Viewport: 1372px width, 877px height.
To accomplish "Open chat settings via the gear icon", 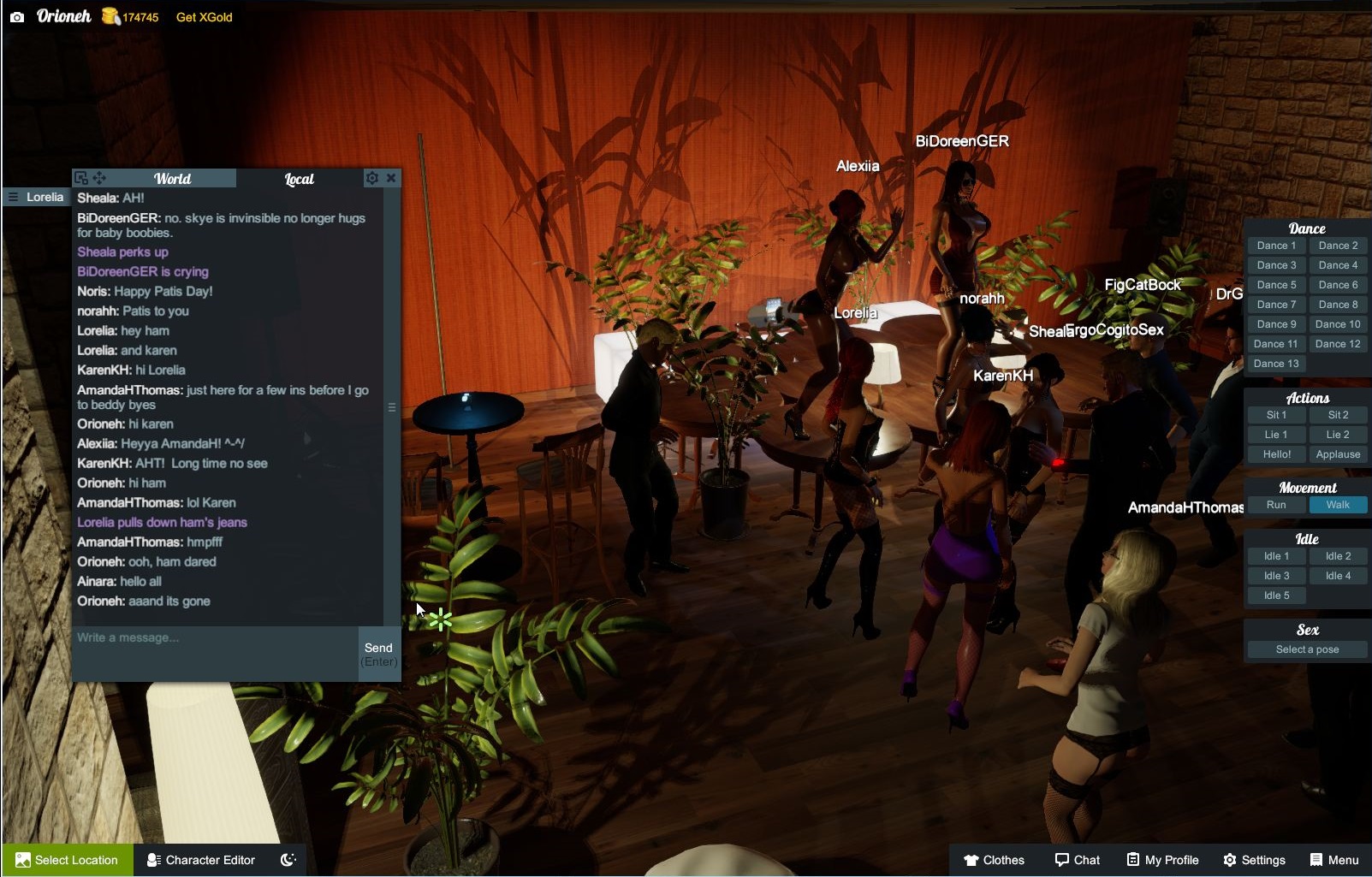I will click(x=371, y=177).
